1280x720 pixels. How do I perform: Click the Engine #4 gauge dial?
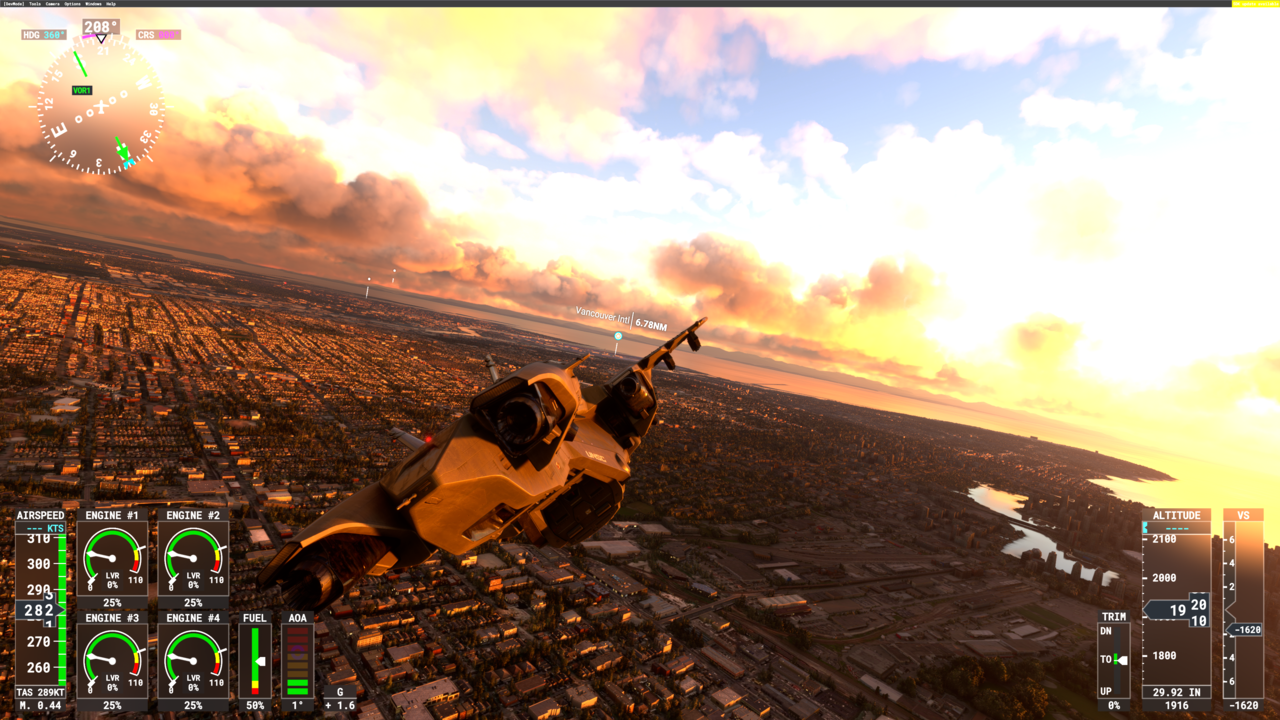[x=193, y=660]
